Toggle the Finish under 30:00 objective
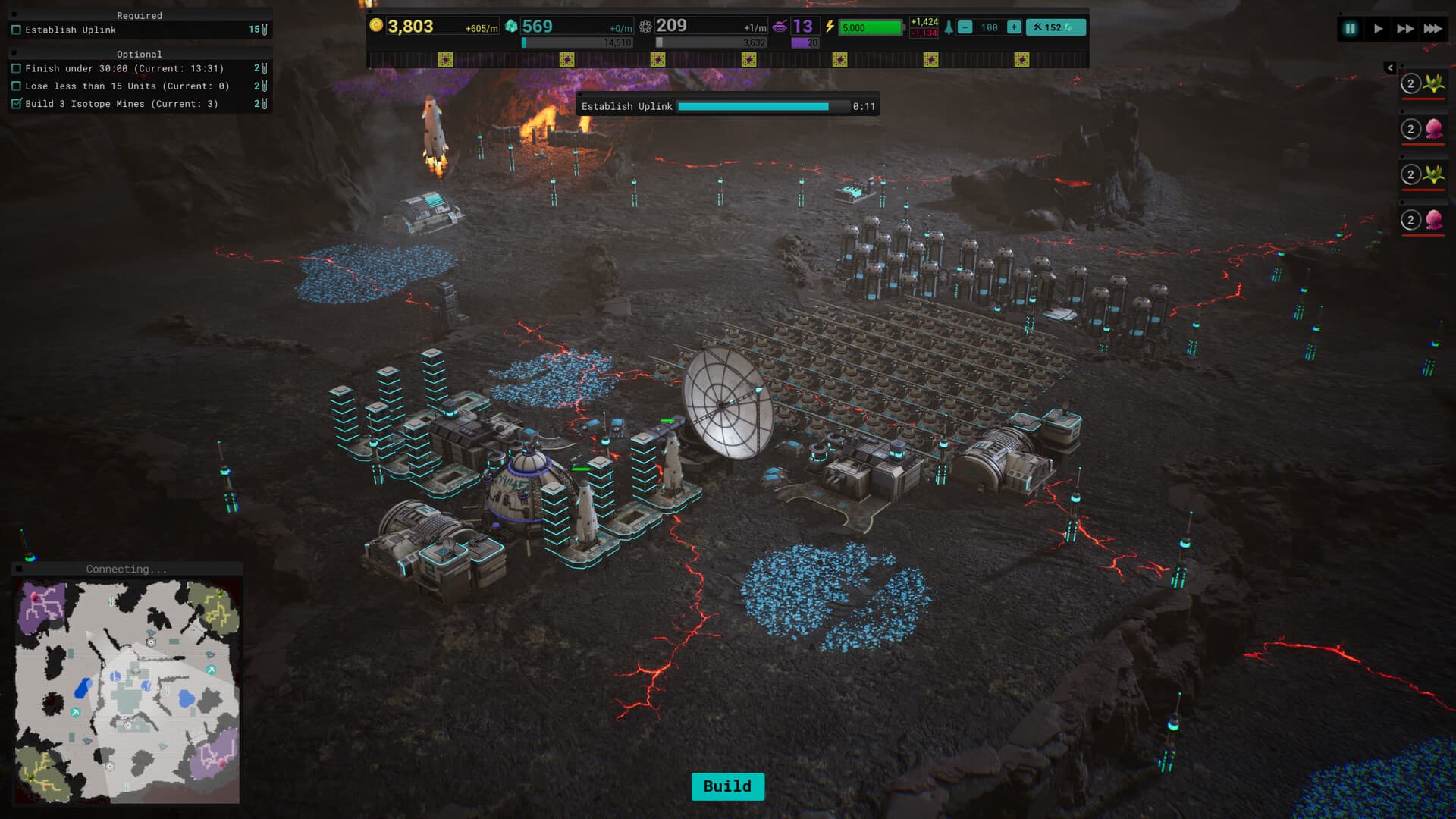This screenshot has width=1456, height=819. click(17, 68)
